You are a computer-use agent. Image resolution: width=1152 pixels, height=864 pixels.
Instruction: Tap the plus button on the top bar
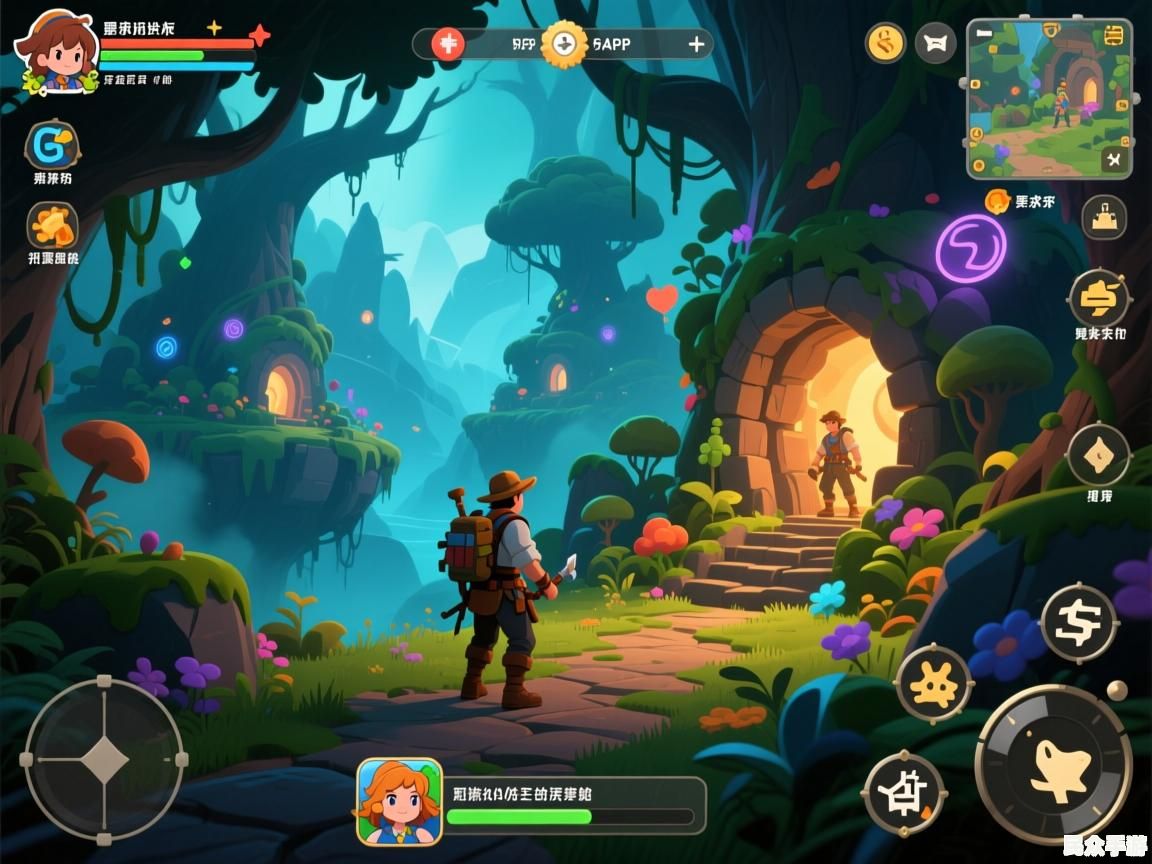pos(696,44)
